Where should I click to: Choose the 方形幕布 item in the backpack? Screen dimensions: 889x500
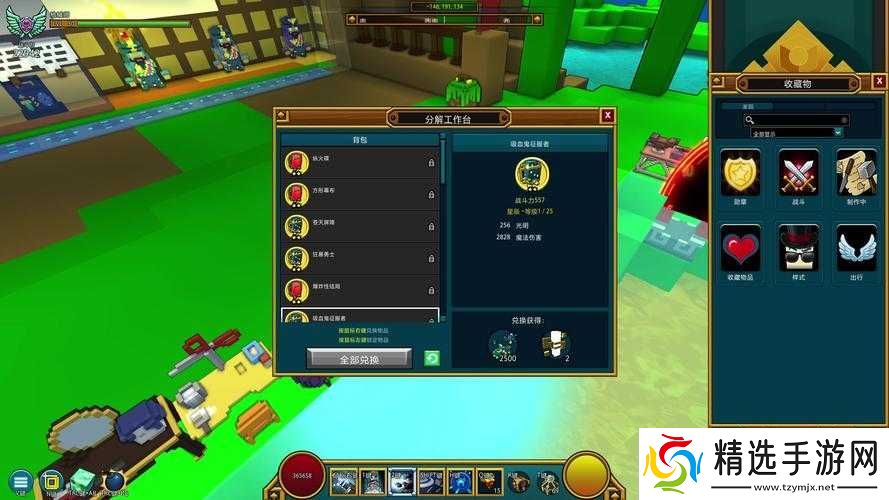tap(360, 194)
